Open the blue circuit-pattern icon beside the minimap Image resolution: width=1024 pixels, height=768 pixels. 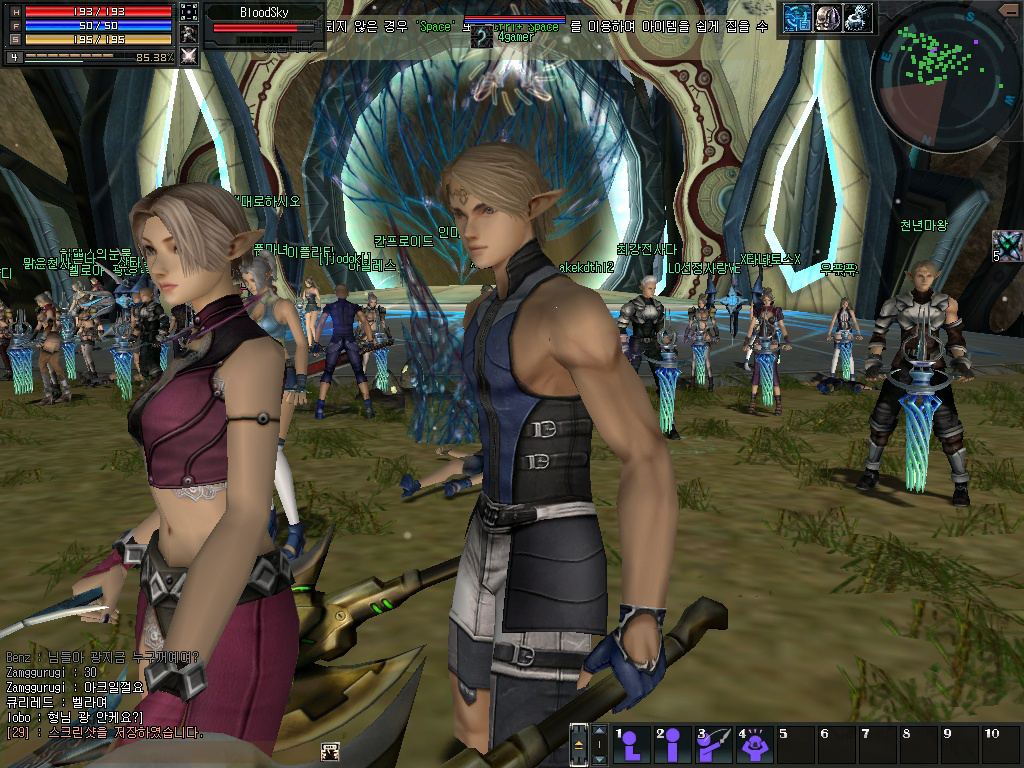coord(797,17)
